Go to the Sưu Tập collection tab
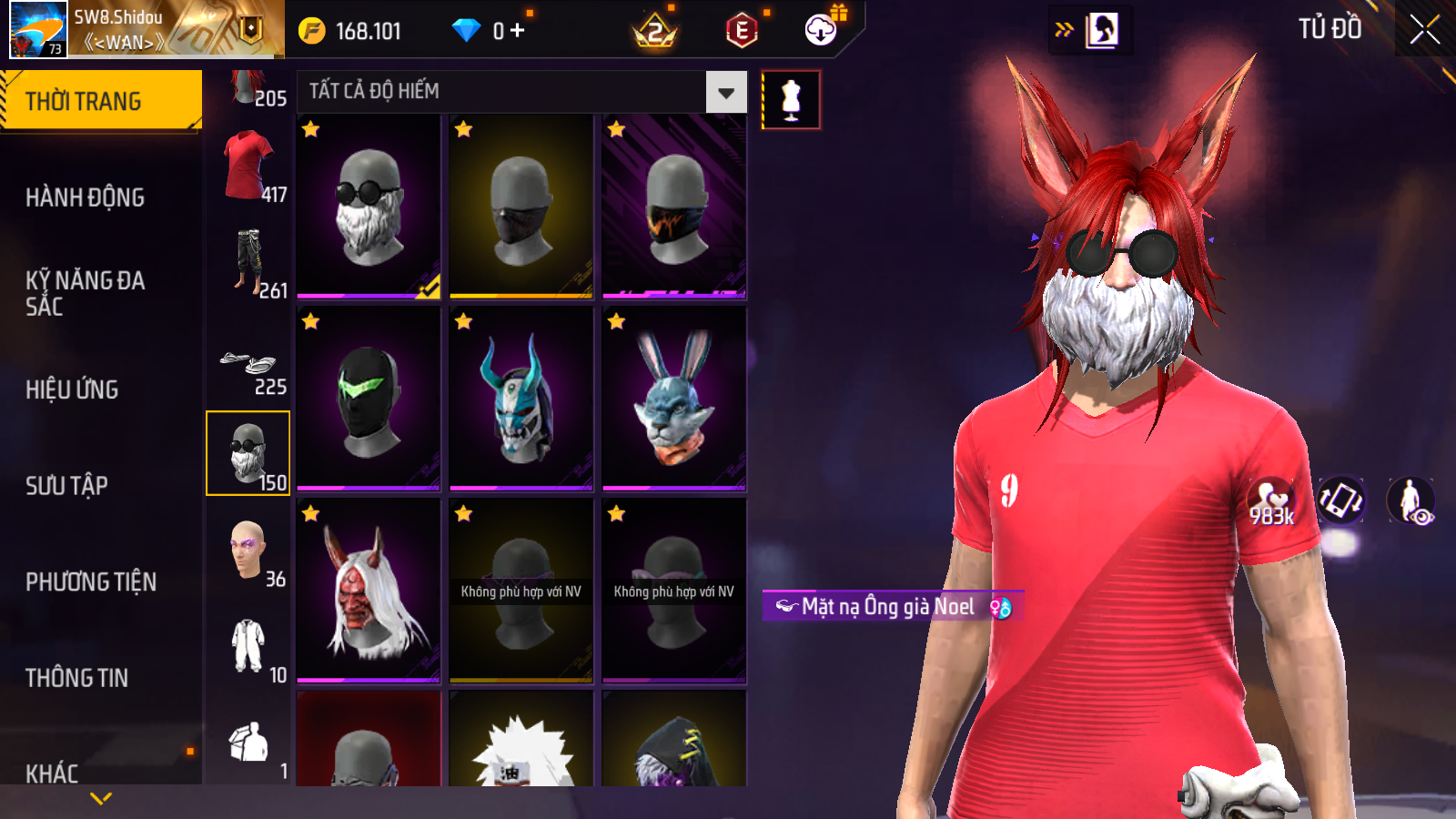 coord(67,486)
